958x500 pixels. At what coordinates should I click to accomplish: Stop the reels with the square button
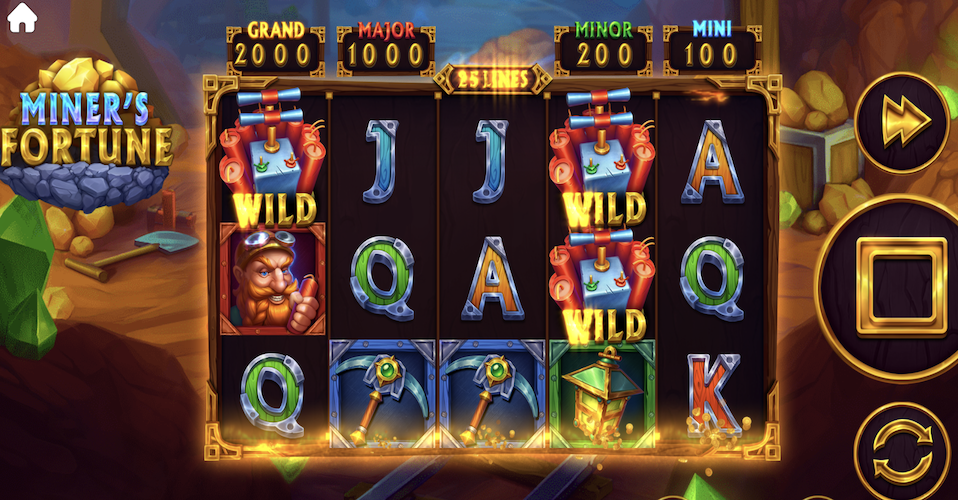point(899,285)
